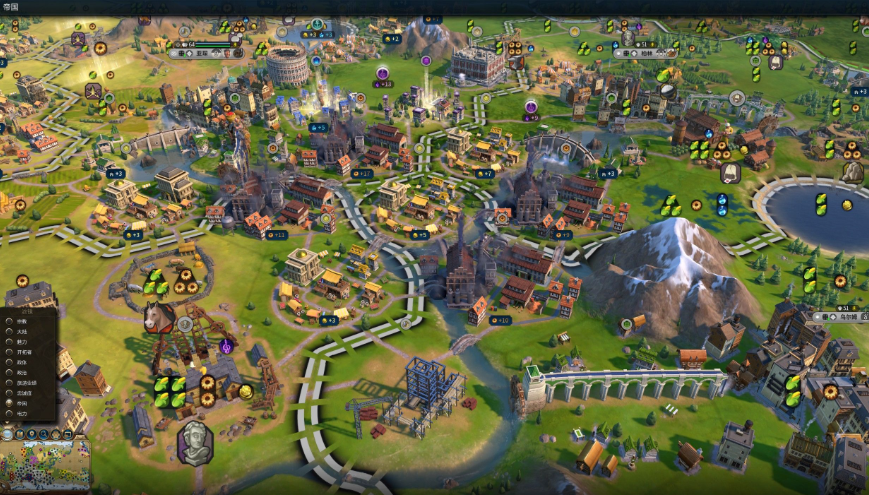Screen dimensions: 869x495
Task: Open the 亚琛 city banner
Action: [203, 52]
